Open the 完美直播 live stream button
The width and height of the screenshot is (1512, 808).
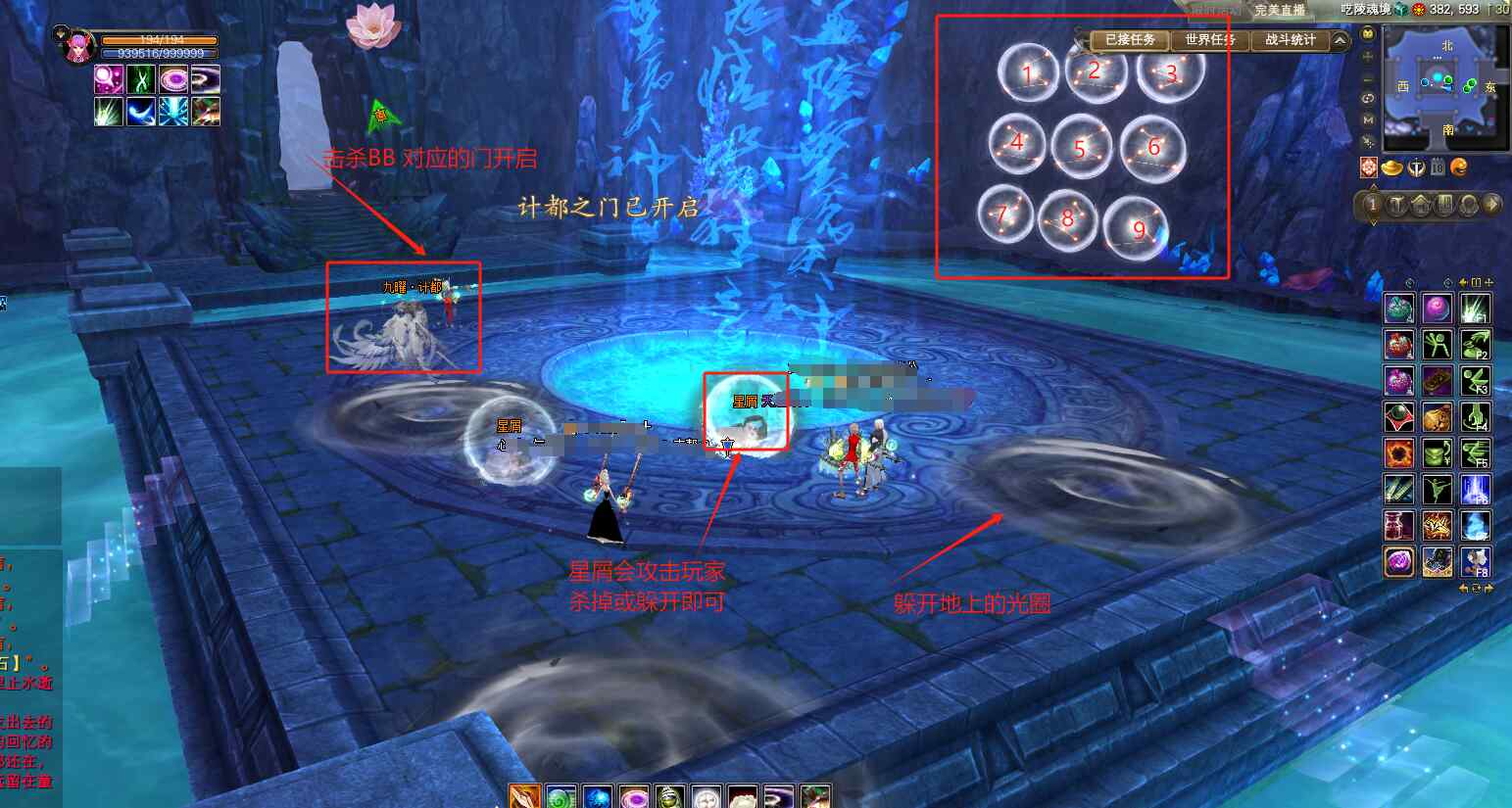[x=1280, y=10]
